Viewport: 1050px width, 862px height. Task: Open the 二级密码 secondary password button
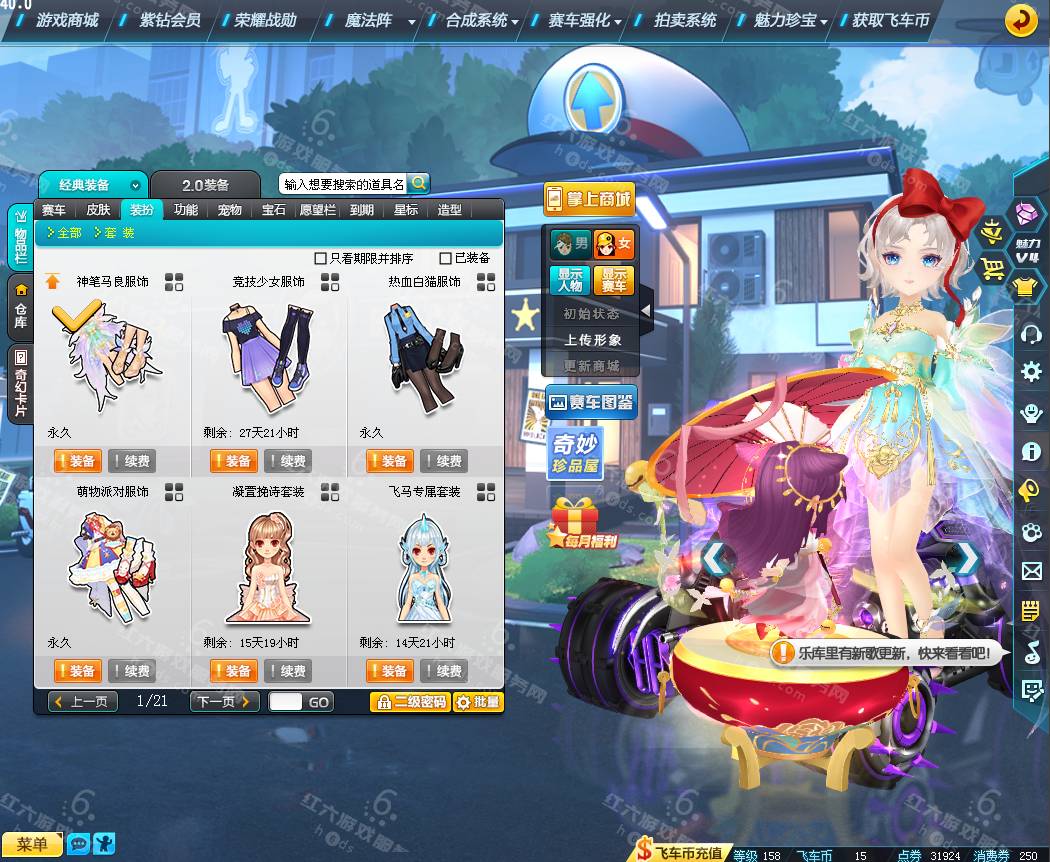tap(410, 702)
